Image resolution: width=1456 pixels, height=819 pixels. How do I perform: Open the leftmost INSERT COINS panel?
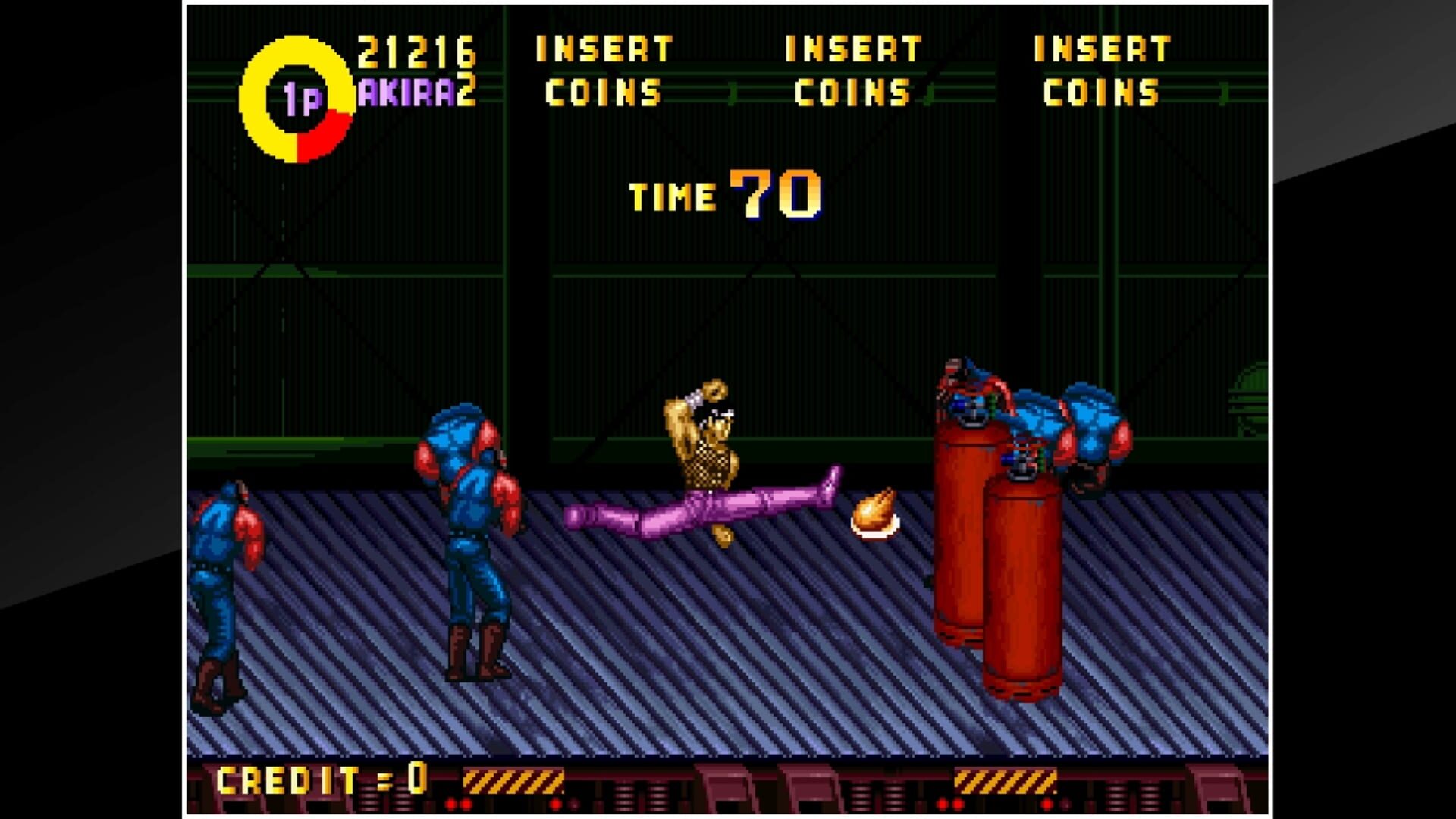coord(603,72)
